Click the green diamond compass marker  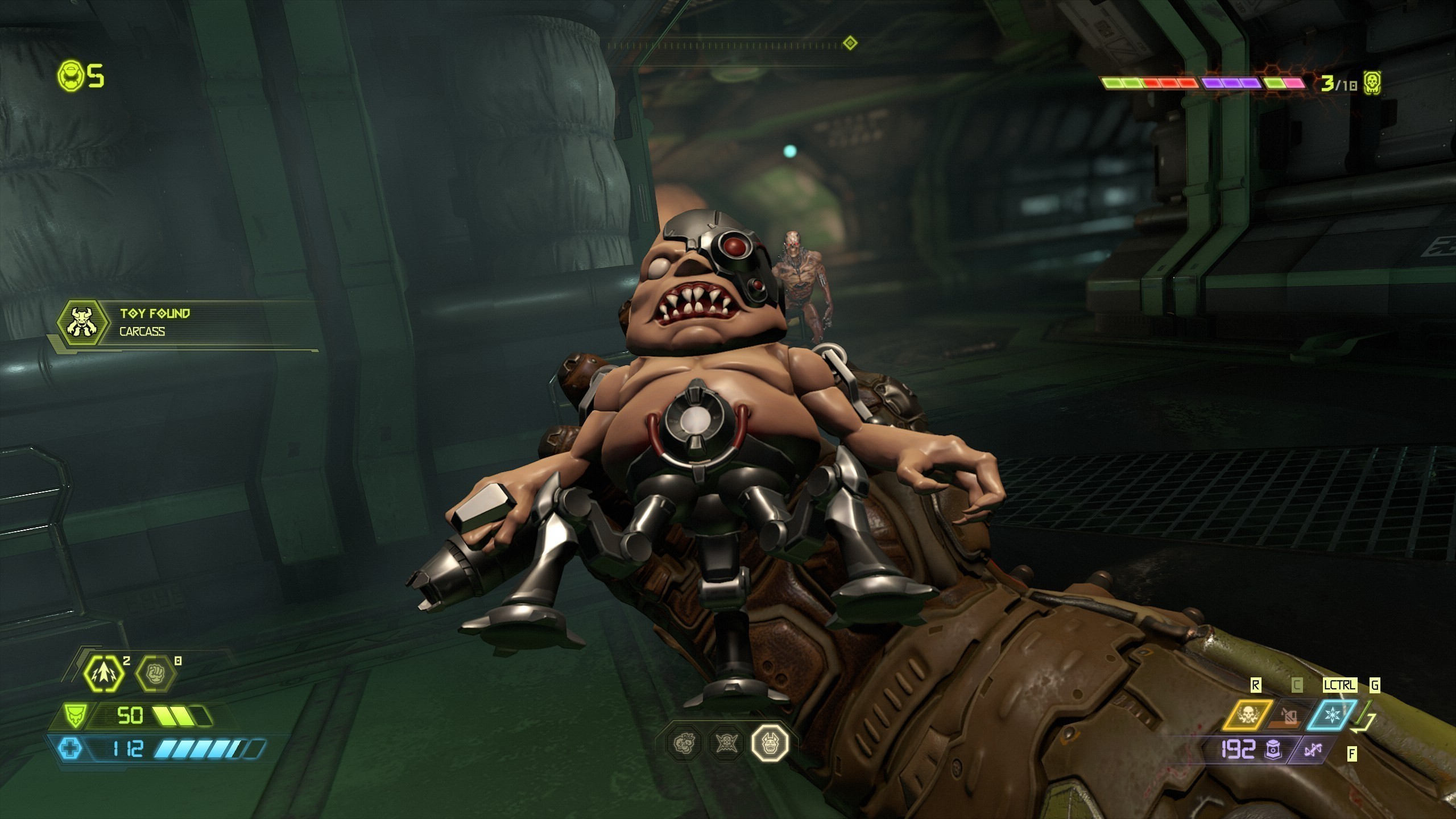[850, 43]
